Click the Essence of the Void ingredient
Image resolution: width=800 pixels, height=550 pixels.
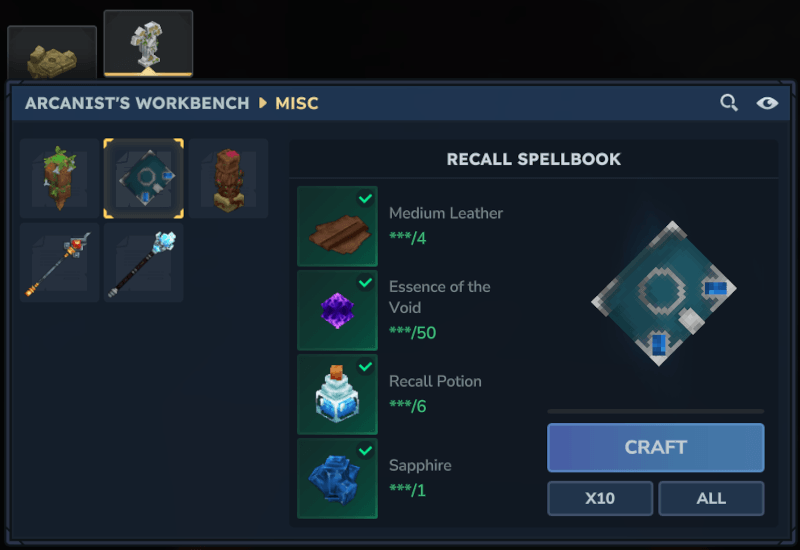pyautogui.click(x=337, y=310)
